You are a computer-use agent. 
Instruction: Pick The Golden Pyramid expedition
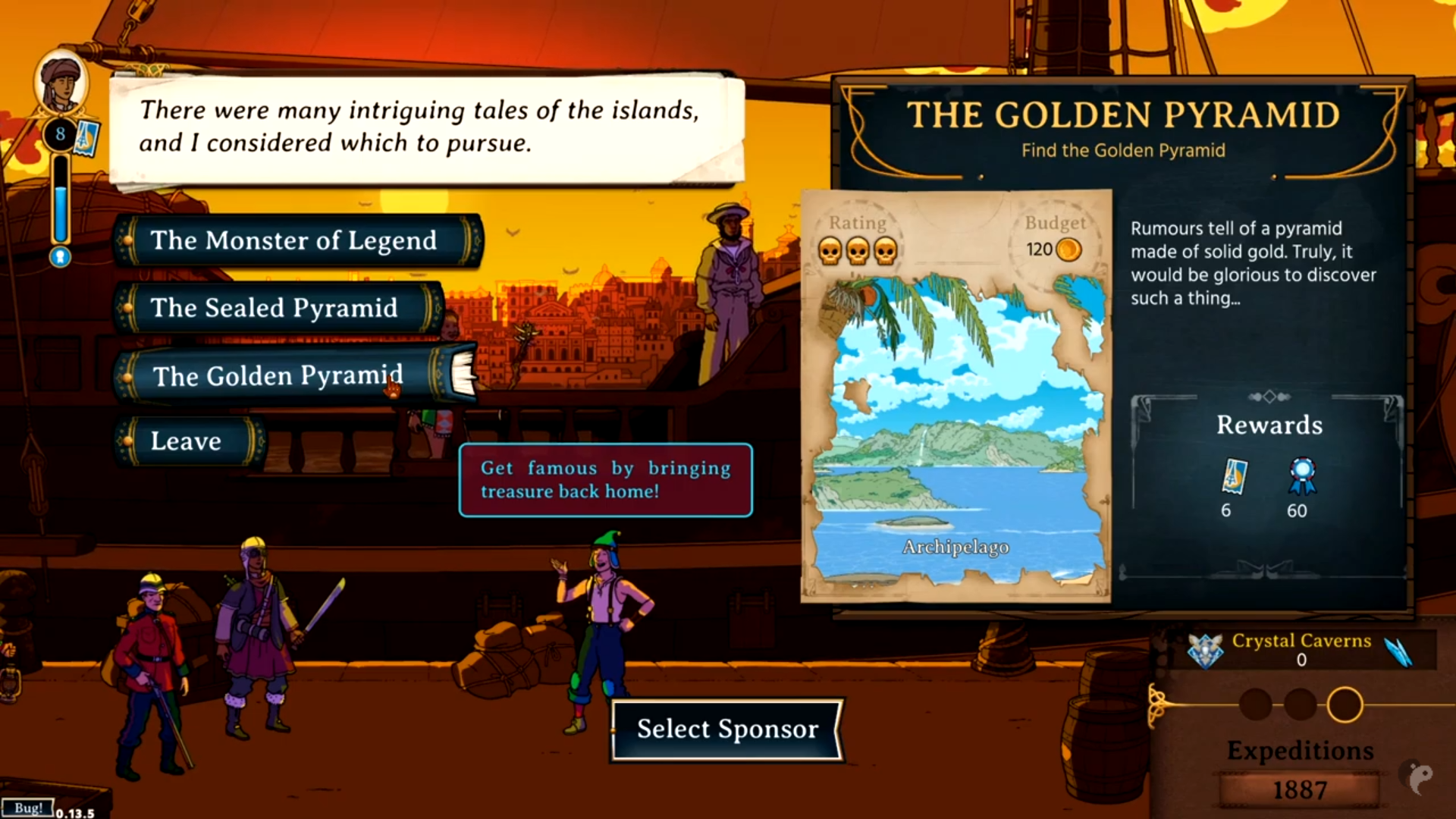tap(278, 375)
